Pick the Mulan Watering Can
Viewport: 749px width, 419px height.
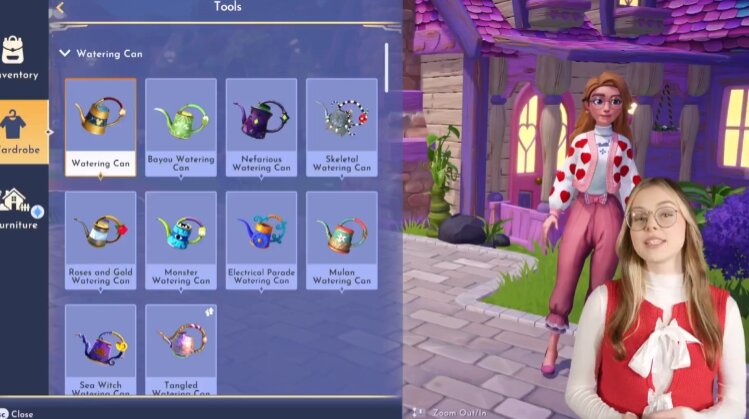click(x=341, y=240)
